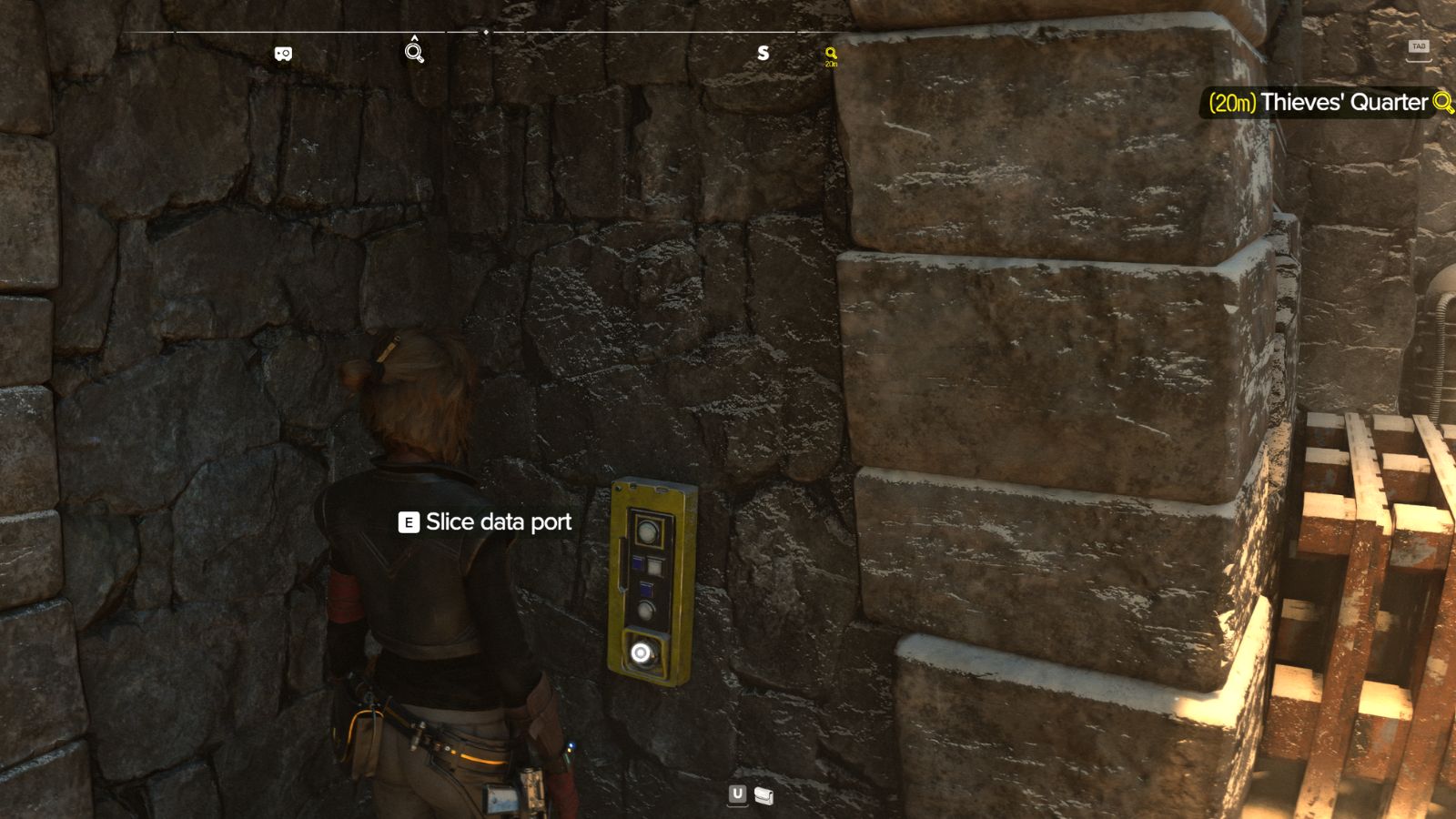
Task: Open the white pouch item icon
Action: [764, 796]
